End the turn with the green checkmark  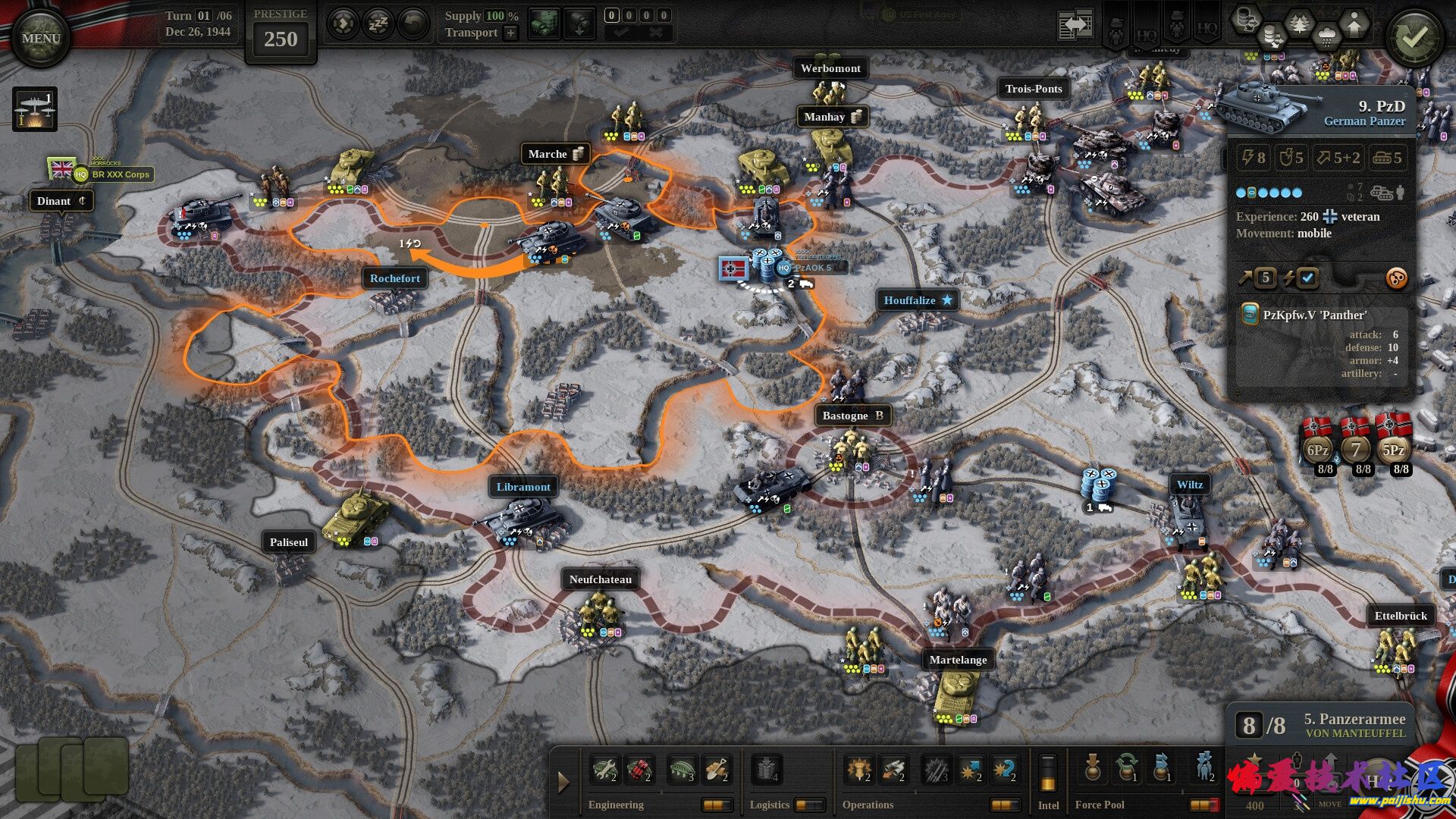click(x=1414, y=38)
